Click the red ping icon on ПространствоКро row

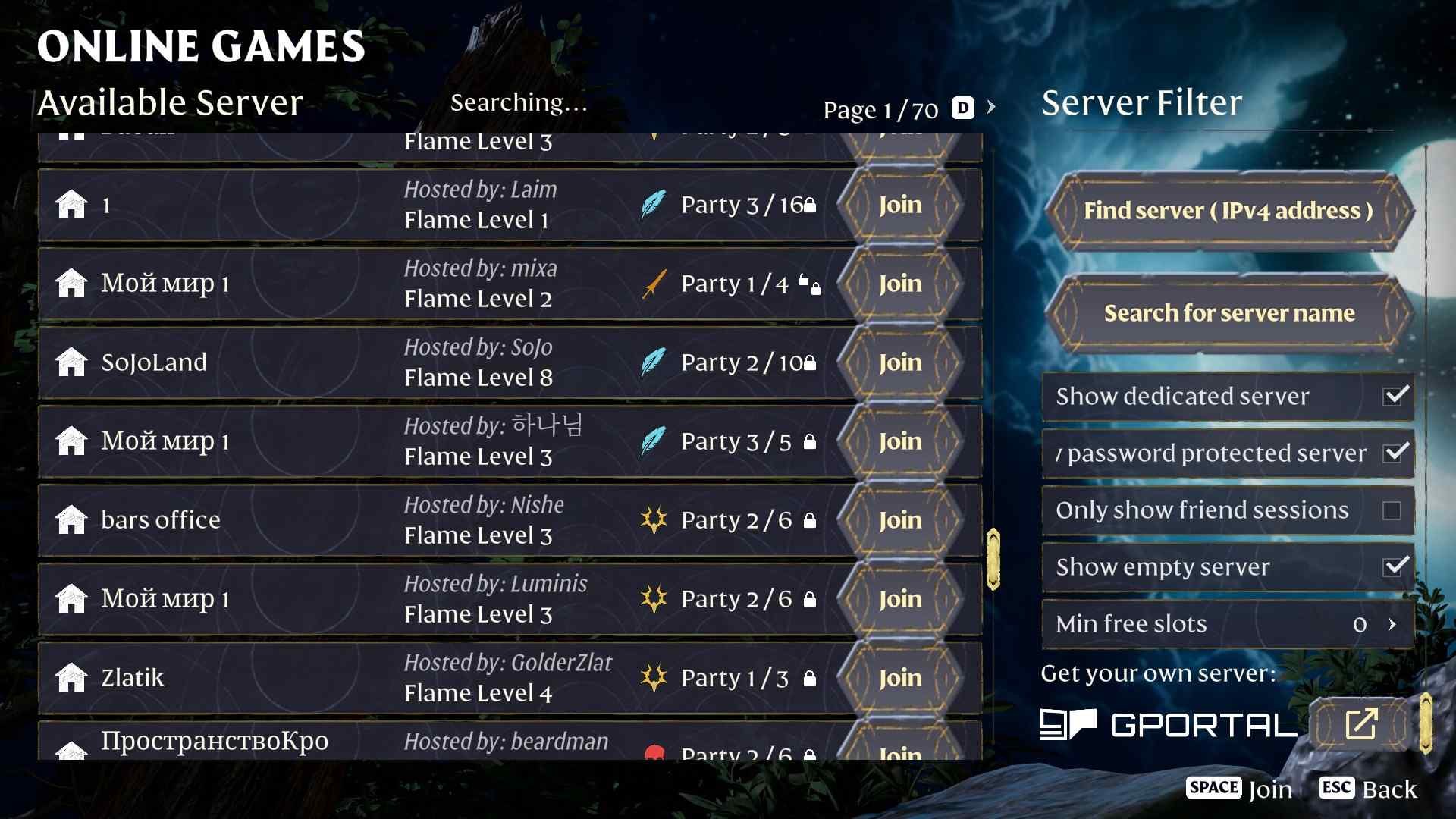(656, 752)
